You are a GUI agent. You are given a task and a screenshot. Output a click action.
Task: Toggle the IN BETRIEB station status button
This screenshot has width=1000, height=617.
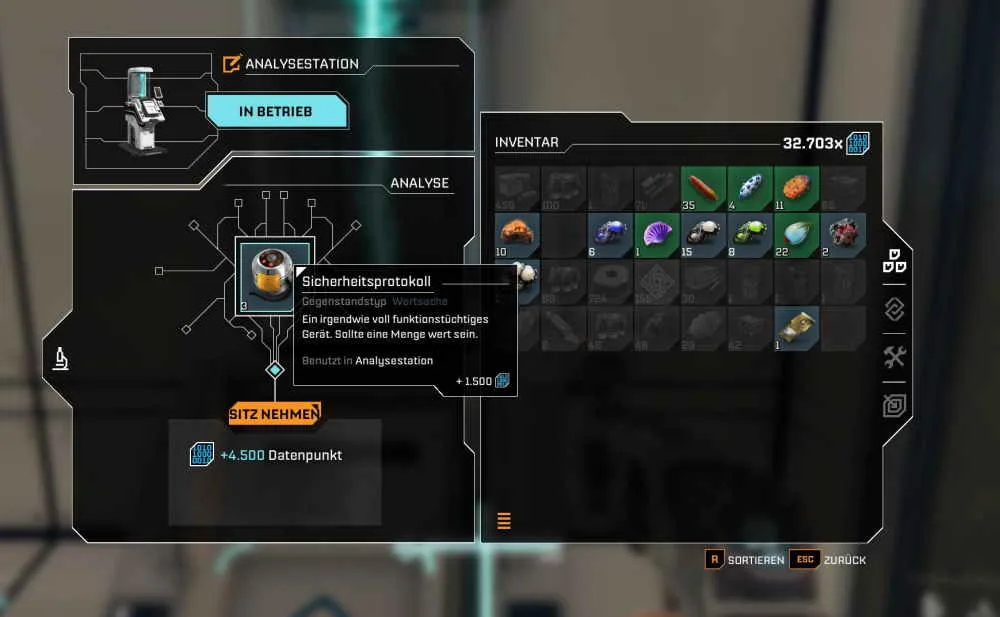pyautogui.click(x=276, y=111)
